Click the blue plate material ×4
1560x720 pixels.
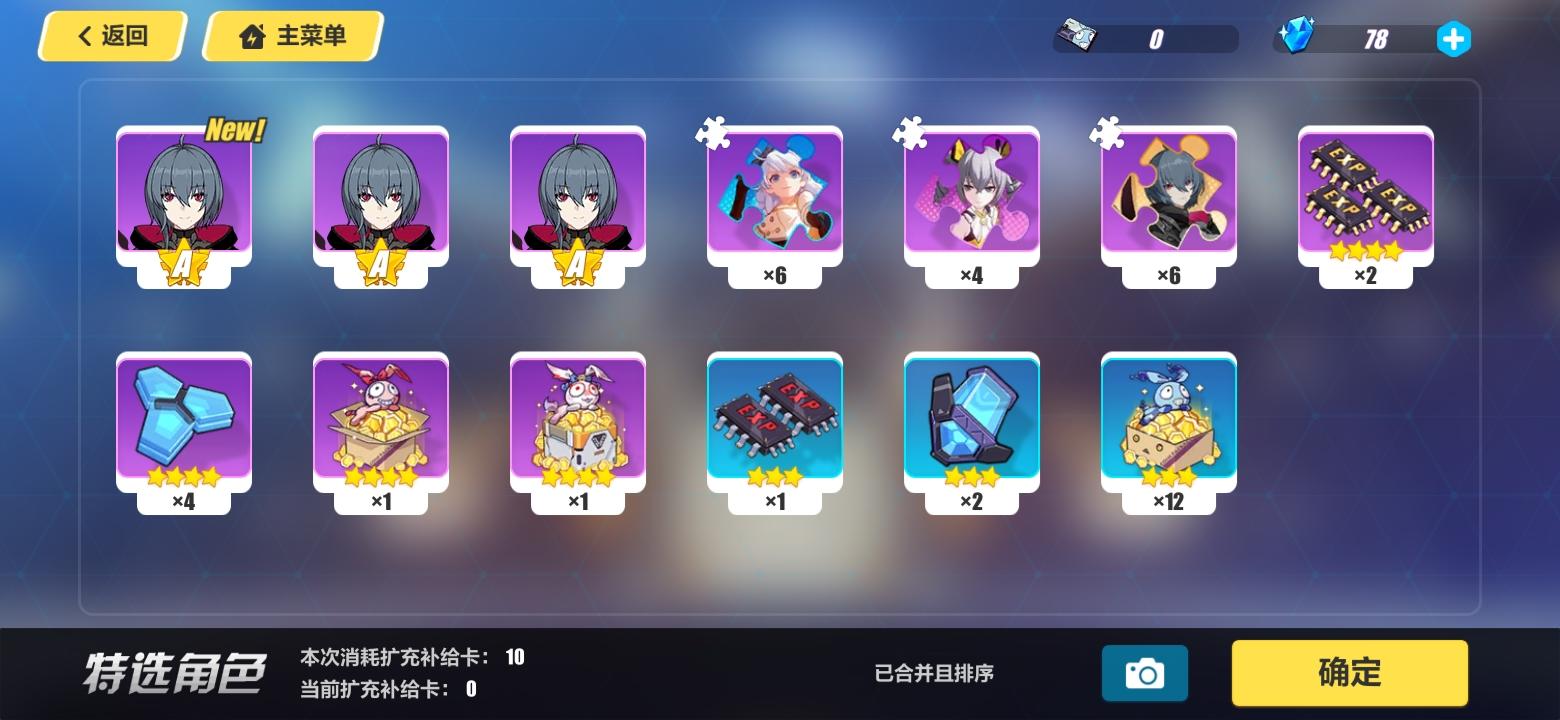[x=184, y=420]
